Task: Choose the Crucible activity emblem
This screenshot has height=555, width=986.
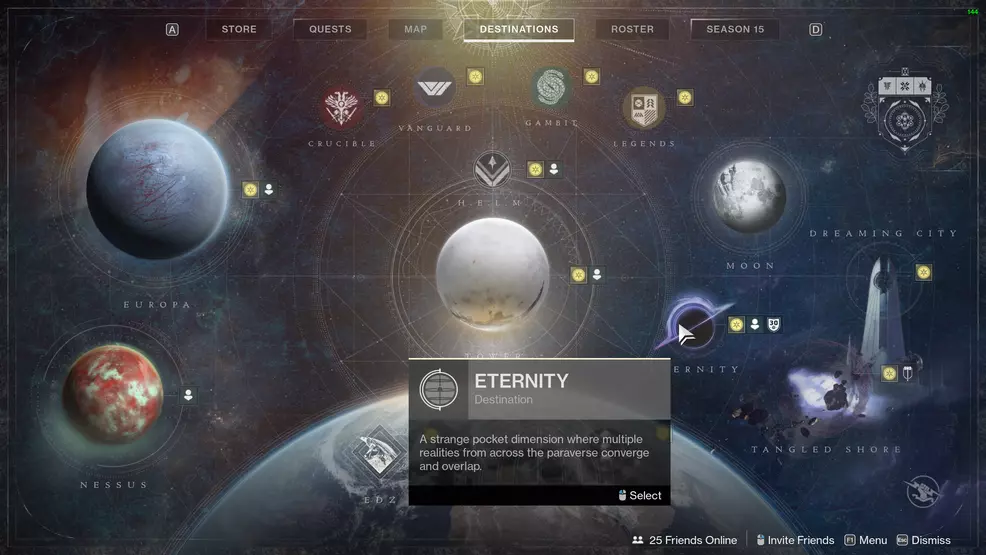Action: point(342,109)
